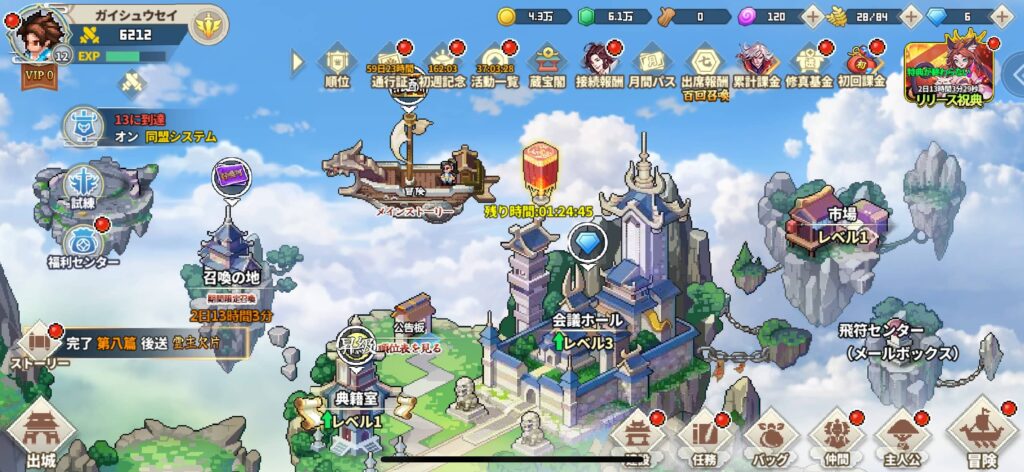Open the ストーリー story quest tracker
This screenshot has width=1024, height=472.
tap(38, 347)
